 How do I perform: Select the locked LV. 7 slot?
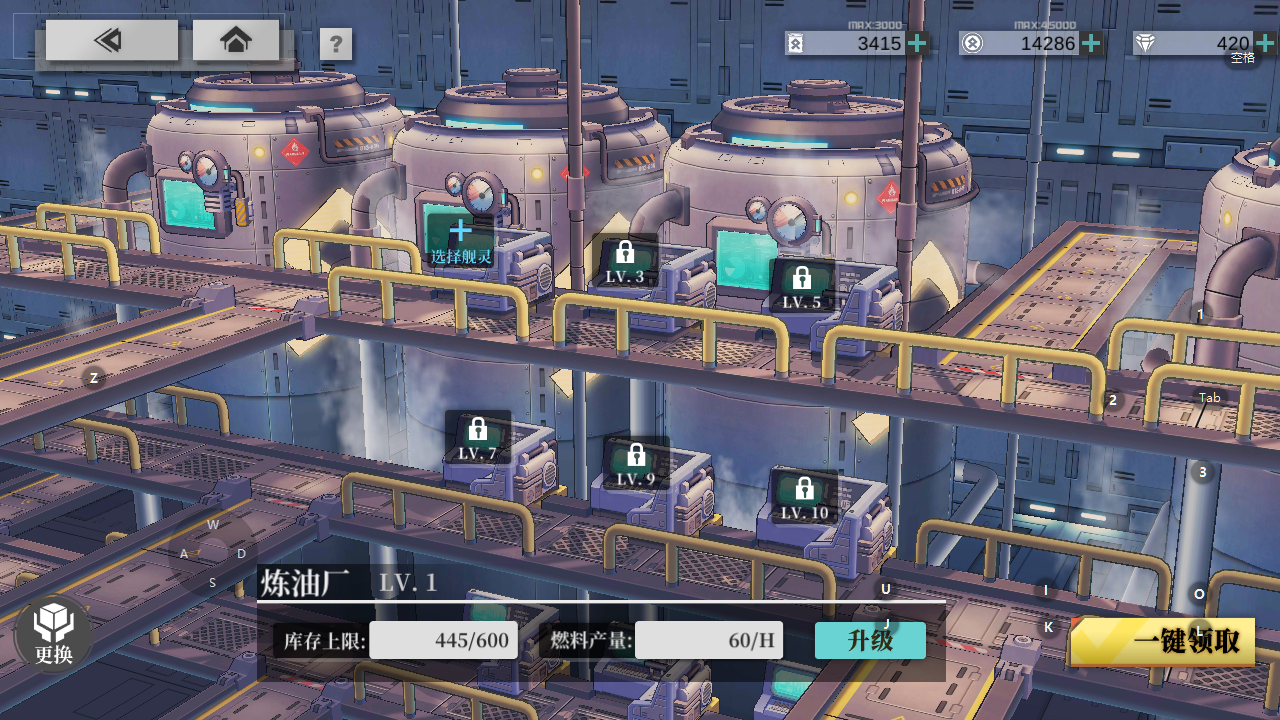(477, 438)
